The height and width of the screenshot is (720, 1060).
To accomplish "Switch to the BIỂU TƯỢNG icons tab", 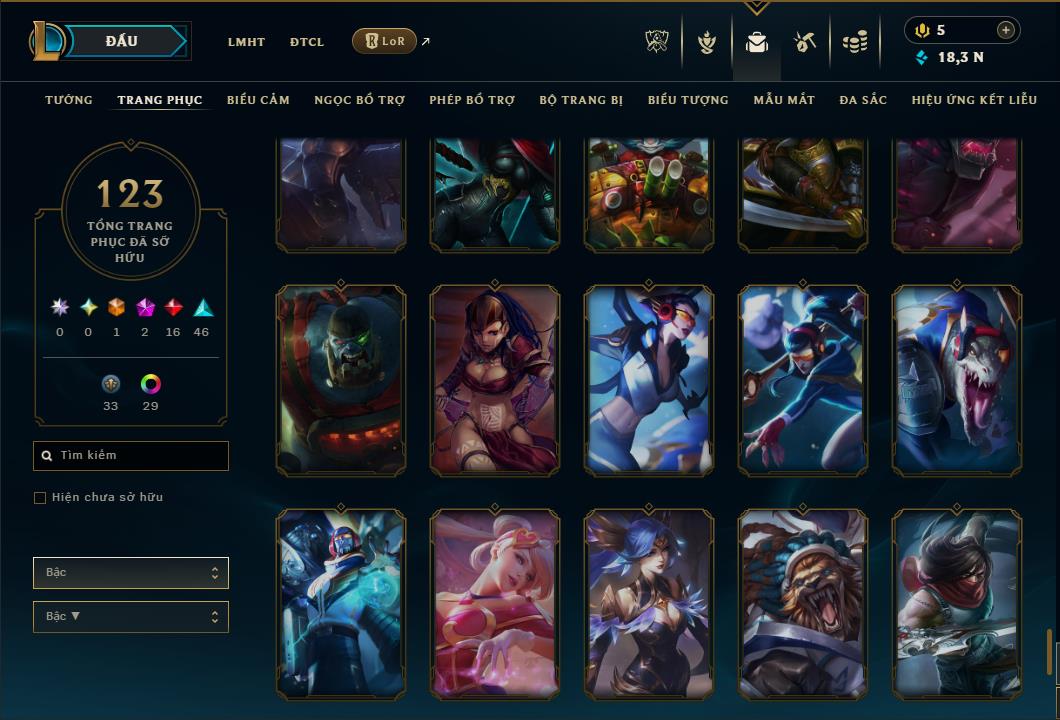I will click(x=688, y=100).
